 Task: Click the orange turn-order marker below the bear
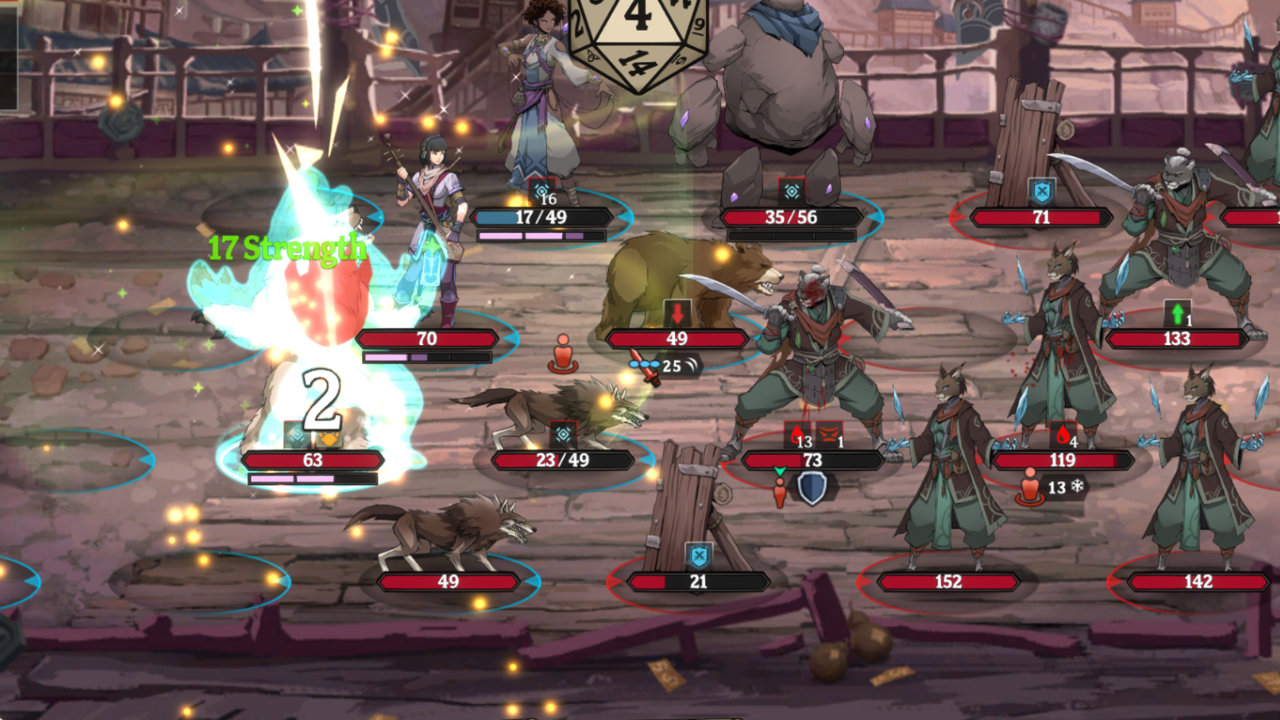click(x=562, y=356)
